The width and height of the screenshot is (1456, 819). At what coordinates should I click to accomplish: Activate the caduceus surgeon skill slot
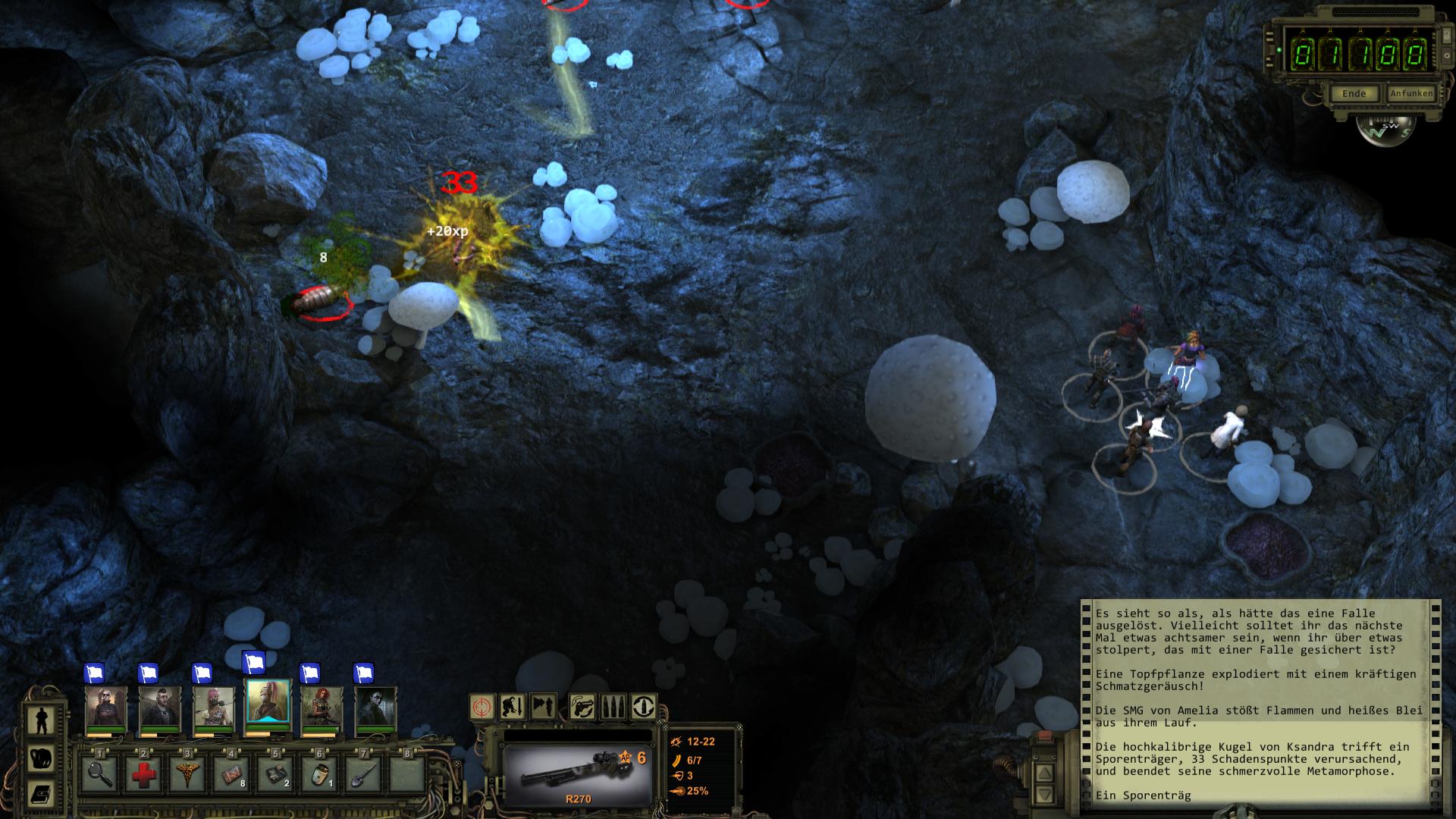pyautogui.click(x=187, y=775)
